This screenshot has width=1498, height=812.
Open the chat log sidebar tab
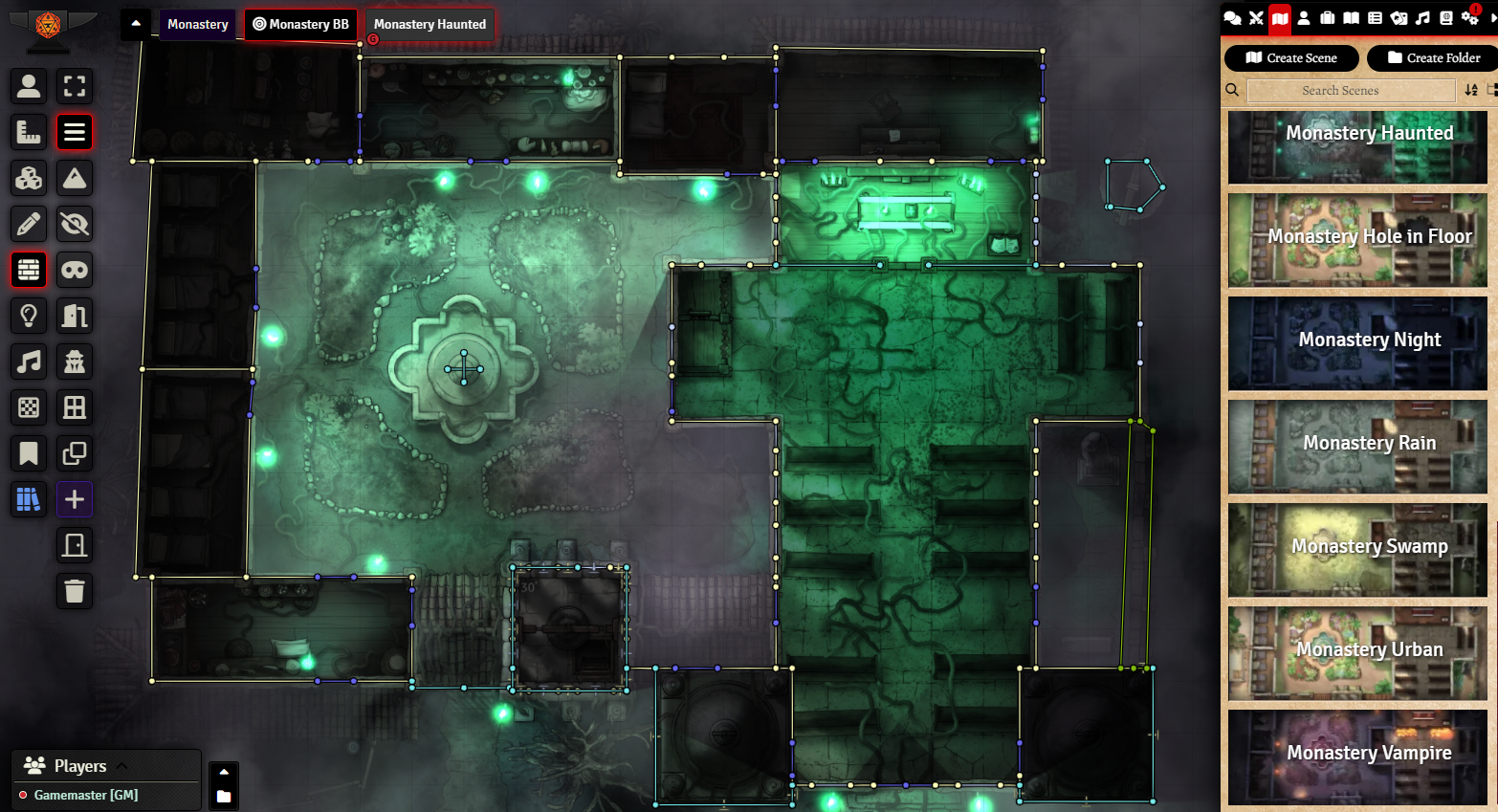[1232, 18]
